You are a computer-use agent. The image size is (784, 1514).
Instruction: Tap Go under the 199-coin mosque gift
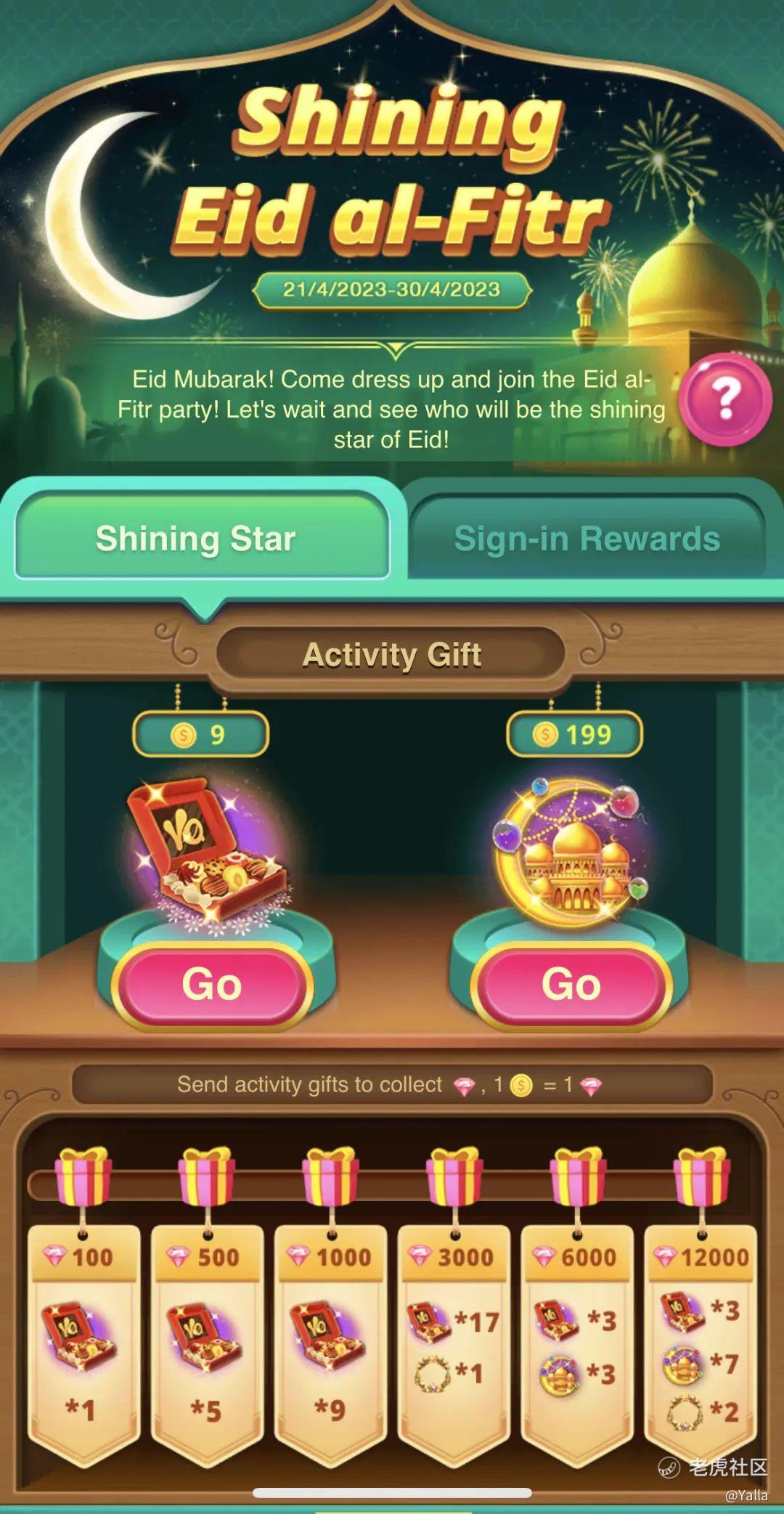[x=571, y=985]
